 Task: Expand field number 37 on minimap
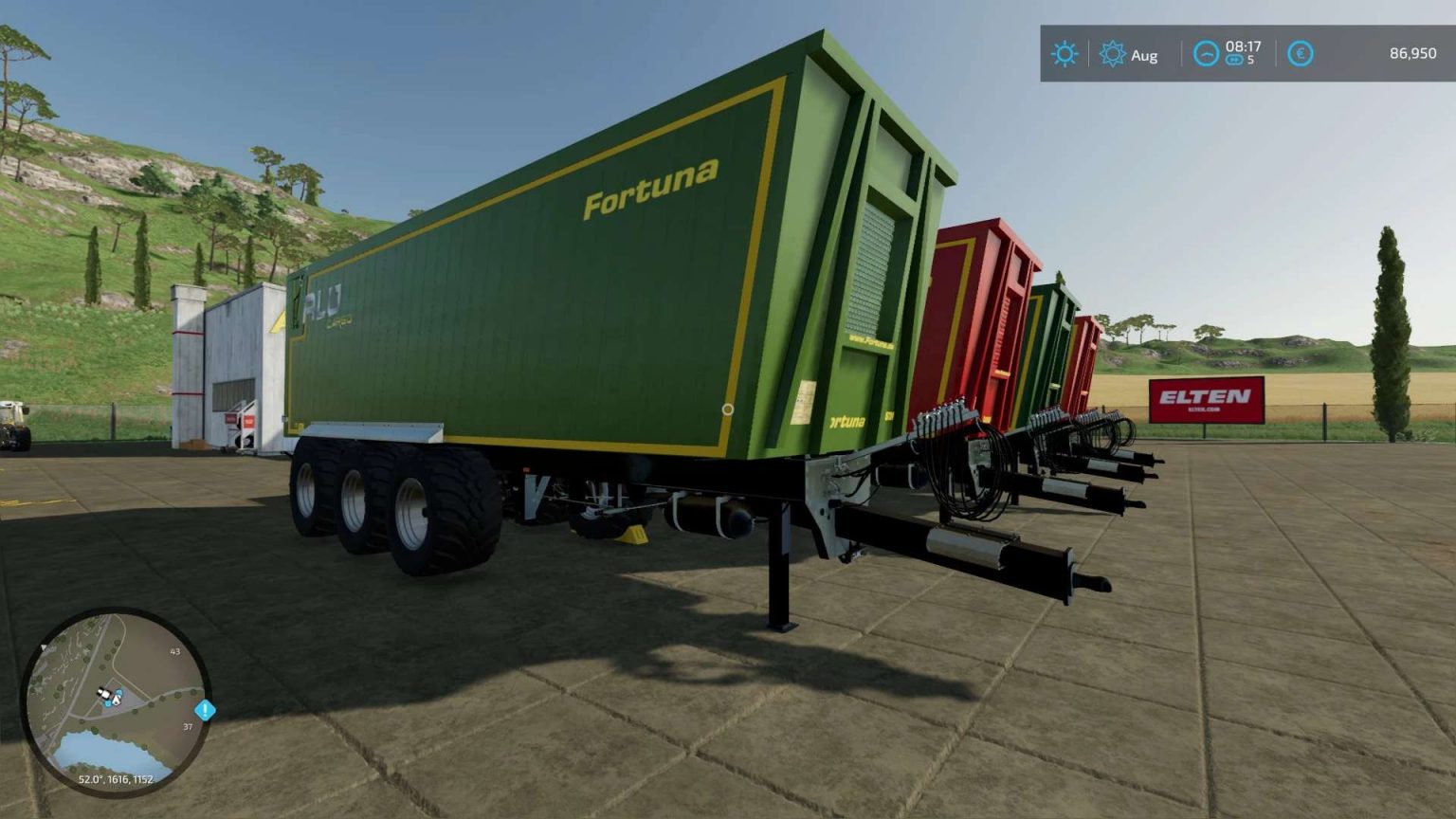point(187,726)
